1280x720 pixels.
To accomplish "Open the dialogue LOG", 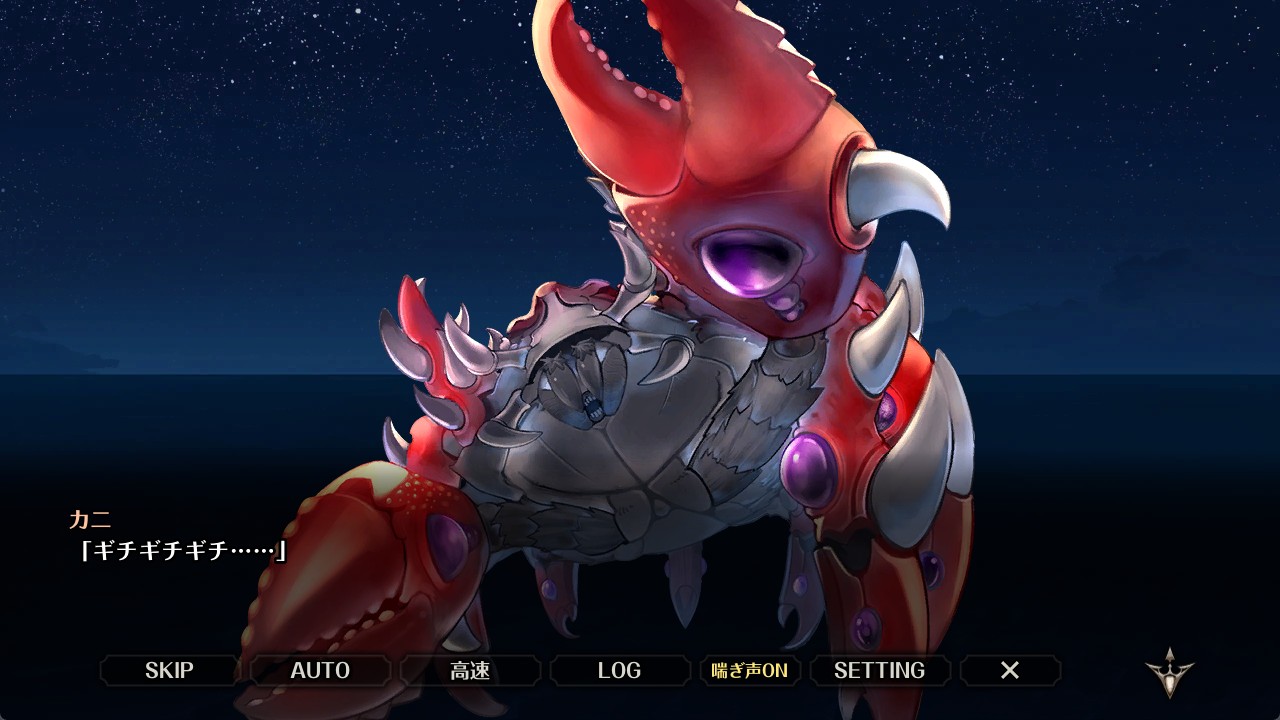I will 619,670.
